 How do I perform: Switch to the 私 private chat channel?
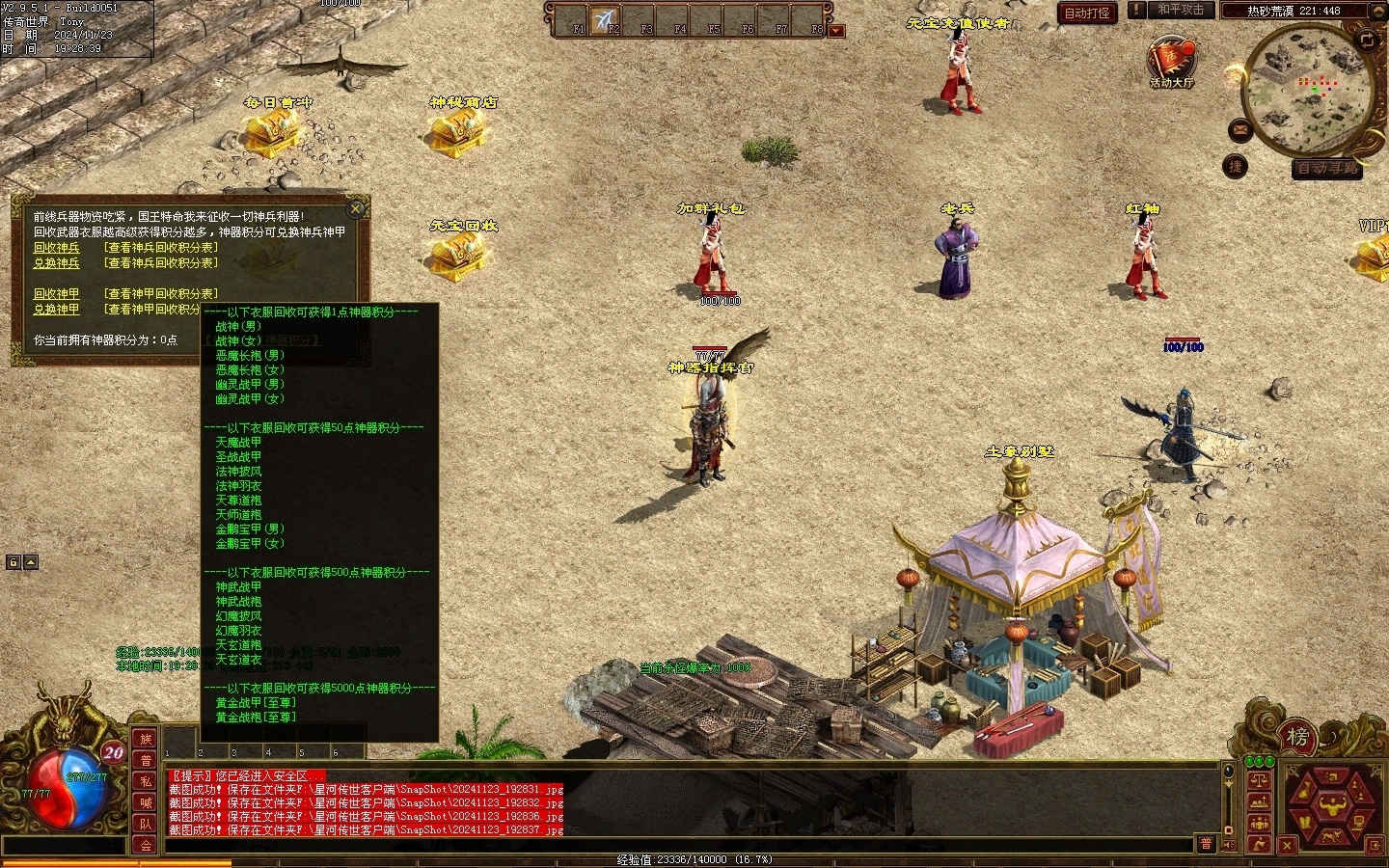click(x=146, y=781)
